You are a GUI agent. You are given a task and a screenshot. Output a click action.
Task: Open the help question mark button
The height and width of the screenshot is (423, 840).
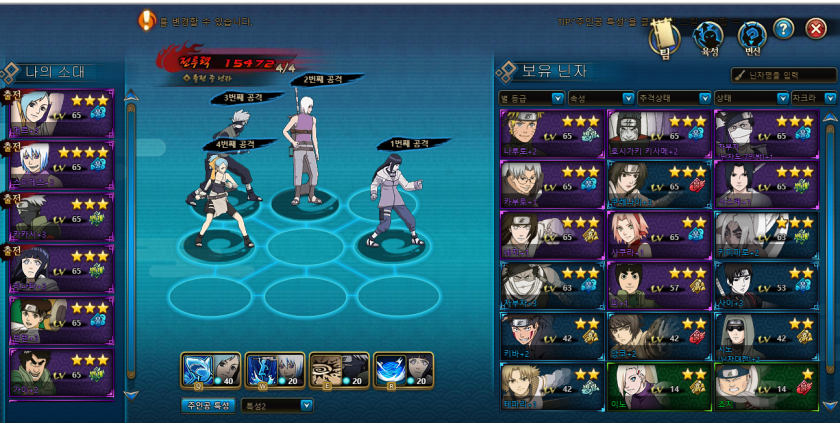783,28
